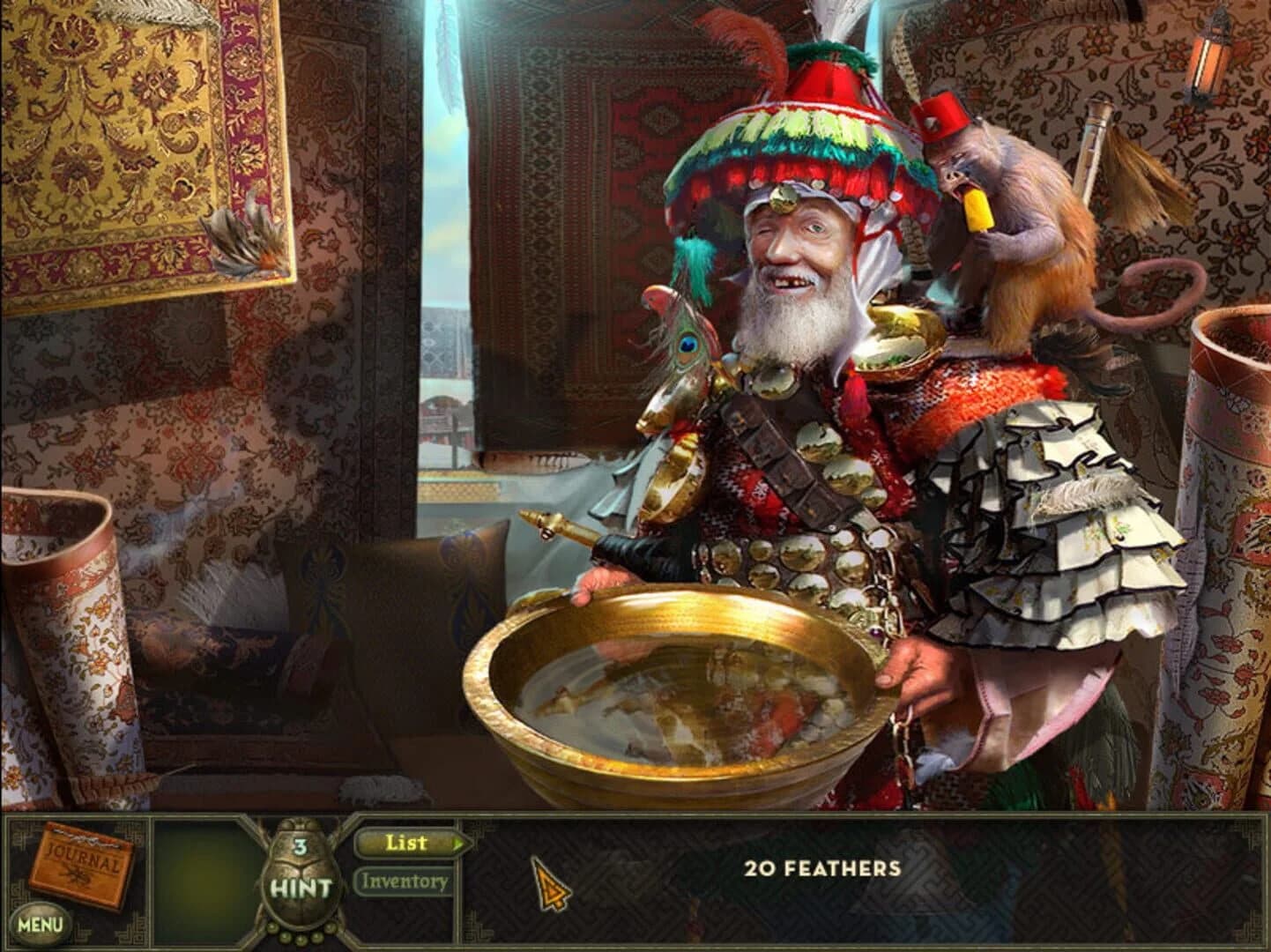Open the game Menu

pos(41,924)
